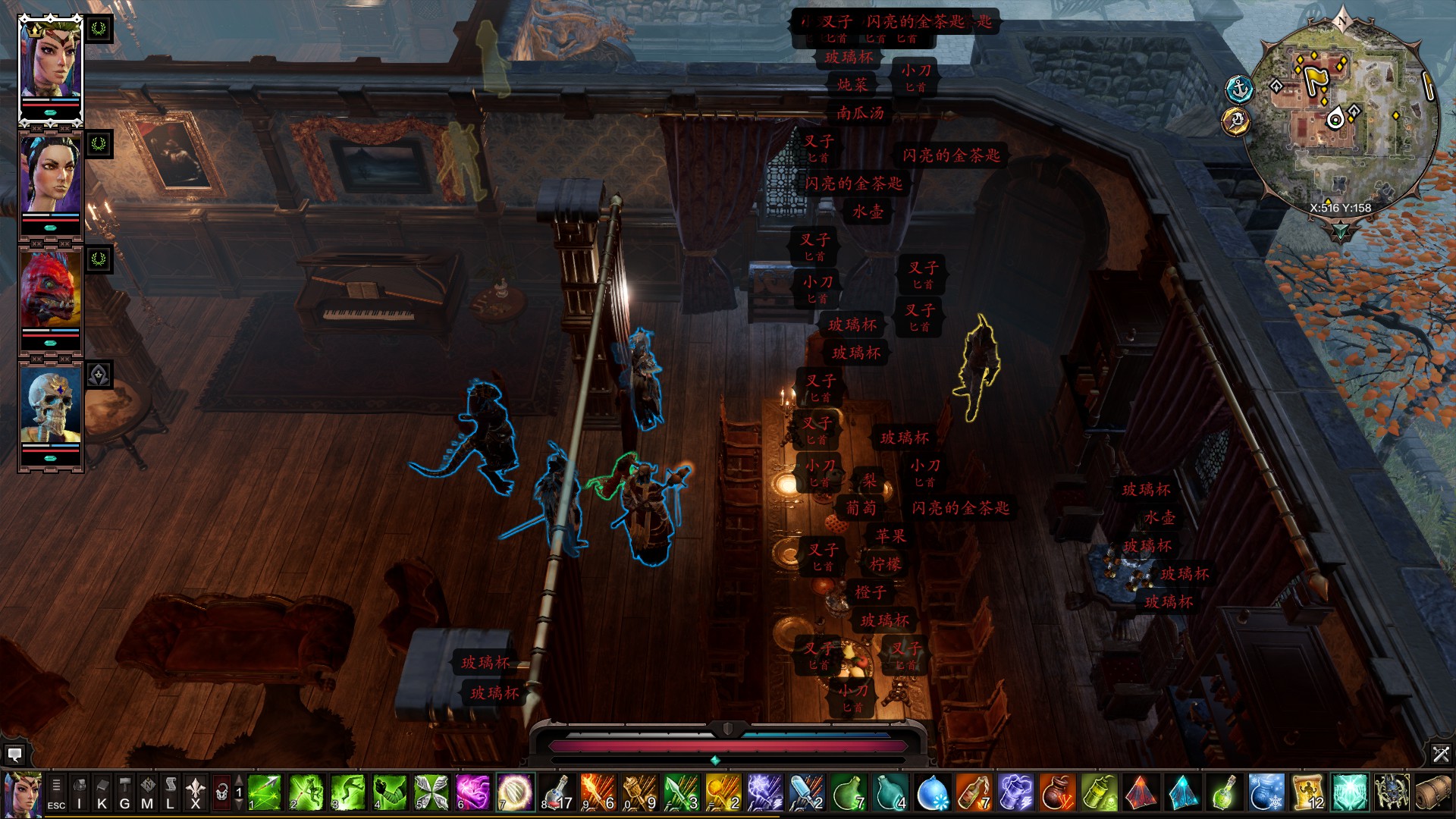Open the chat speech bubble button

14,754
